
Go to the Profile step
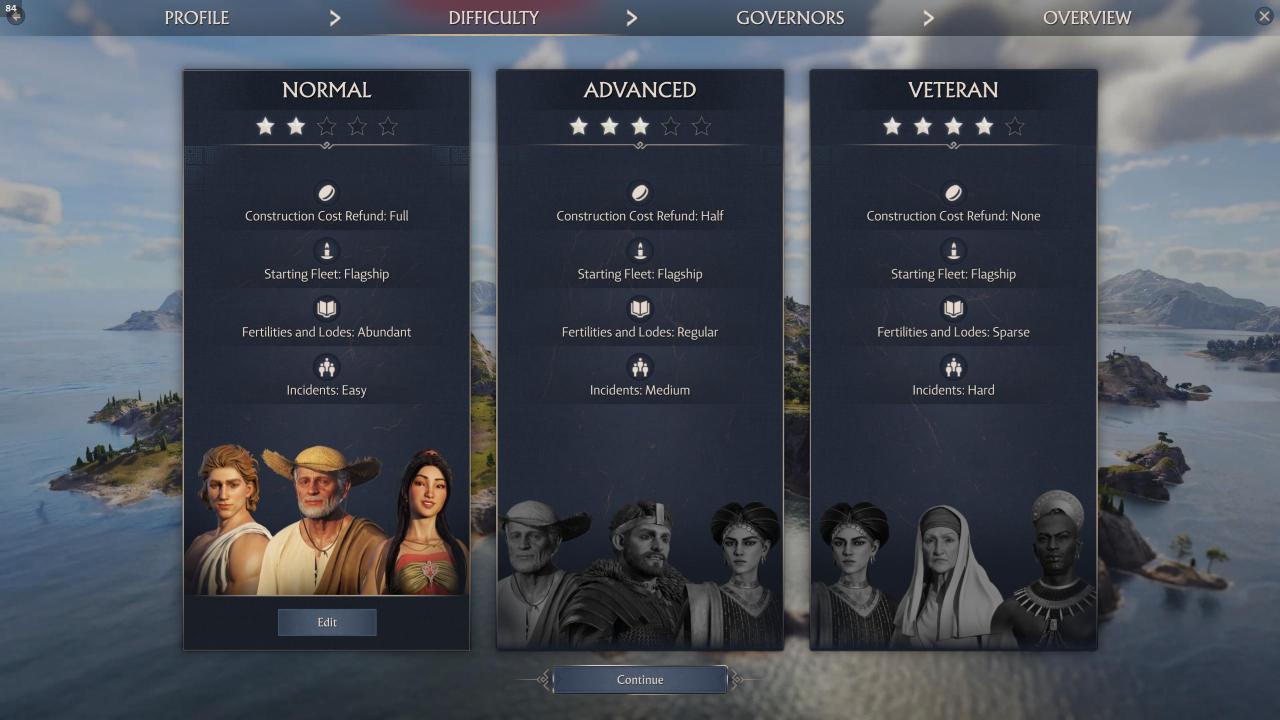point(197,18)
